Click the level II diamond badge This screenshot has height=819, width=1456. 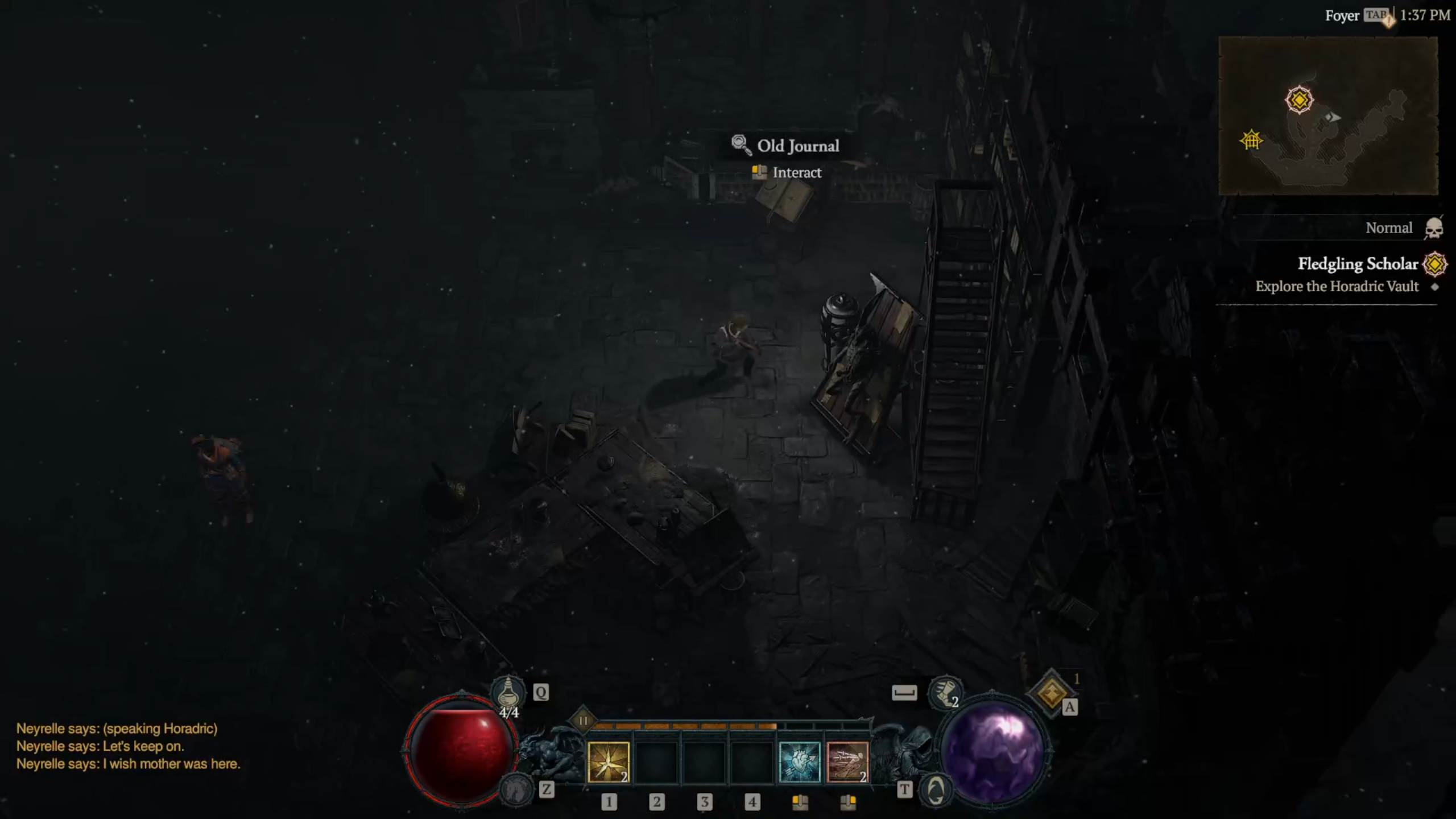click(583, 721)
